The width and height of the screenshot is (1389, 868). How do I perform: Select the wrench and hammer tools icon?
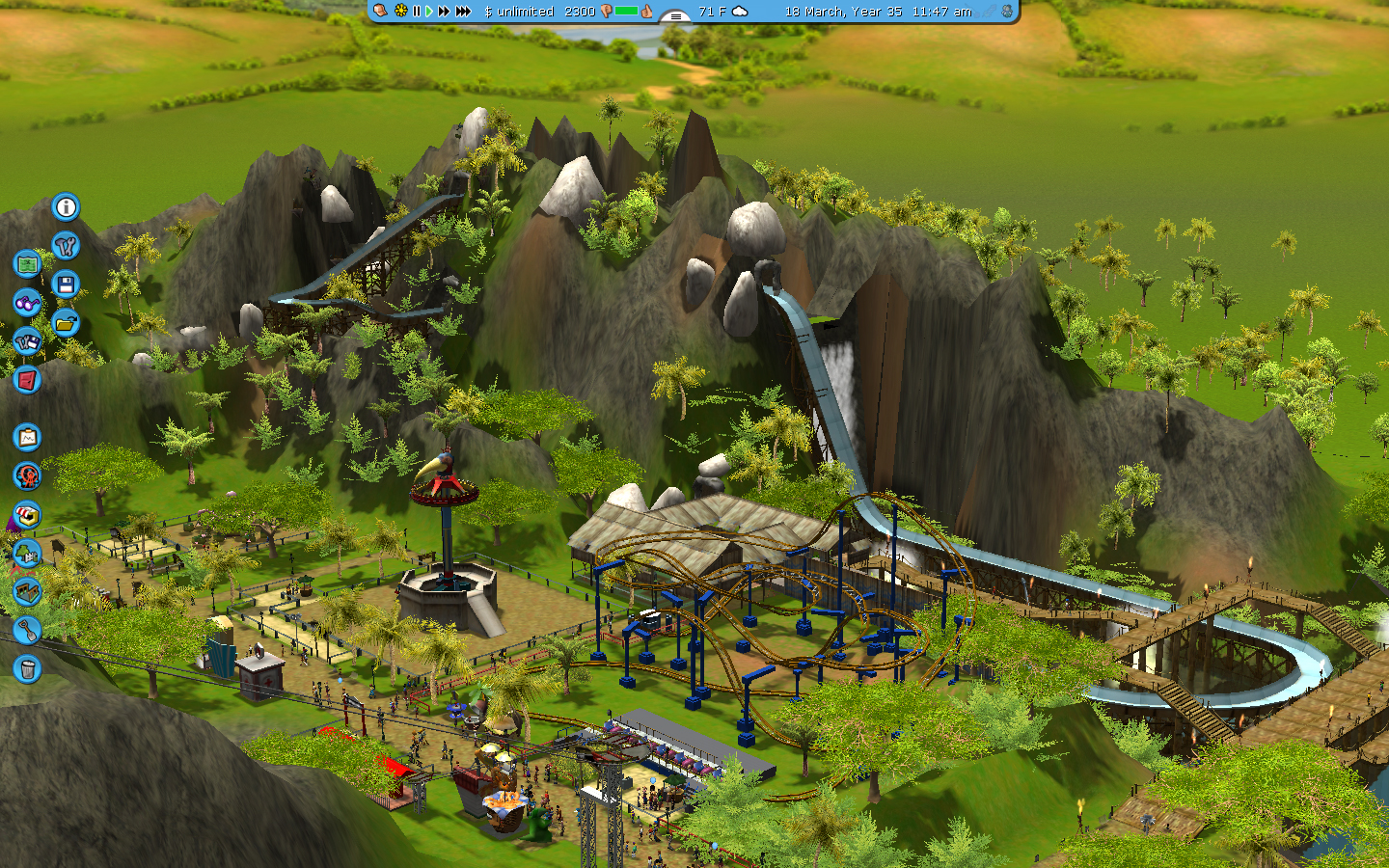pyautogui.click(x=64, y=245)
